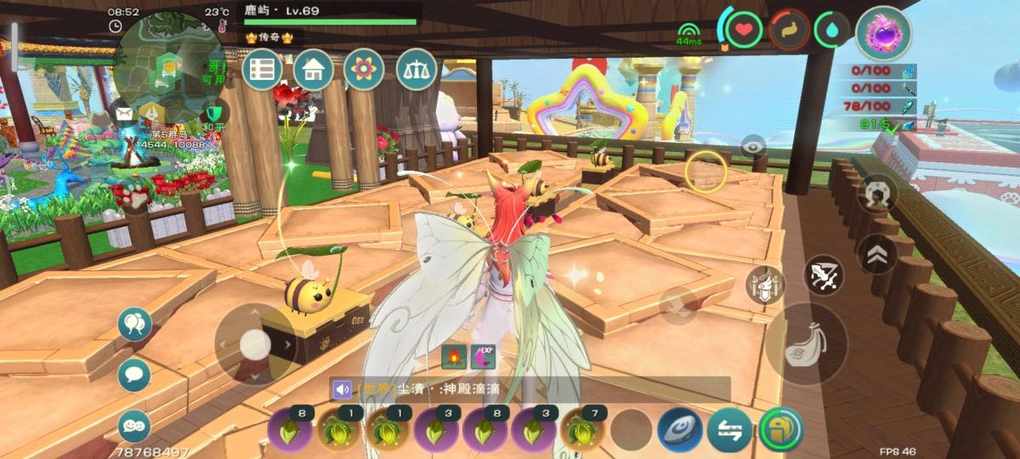Tap the house home button
The height and width of the screenshot is (459, 1020).
click(313, 69)
